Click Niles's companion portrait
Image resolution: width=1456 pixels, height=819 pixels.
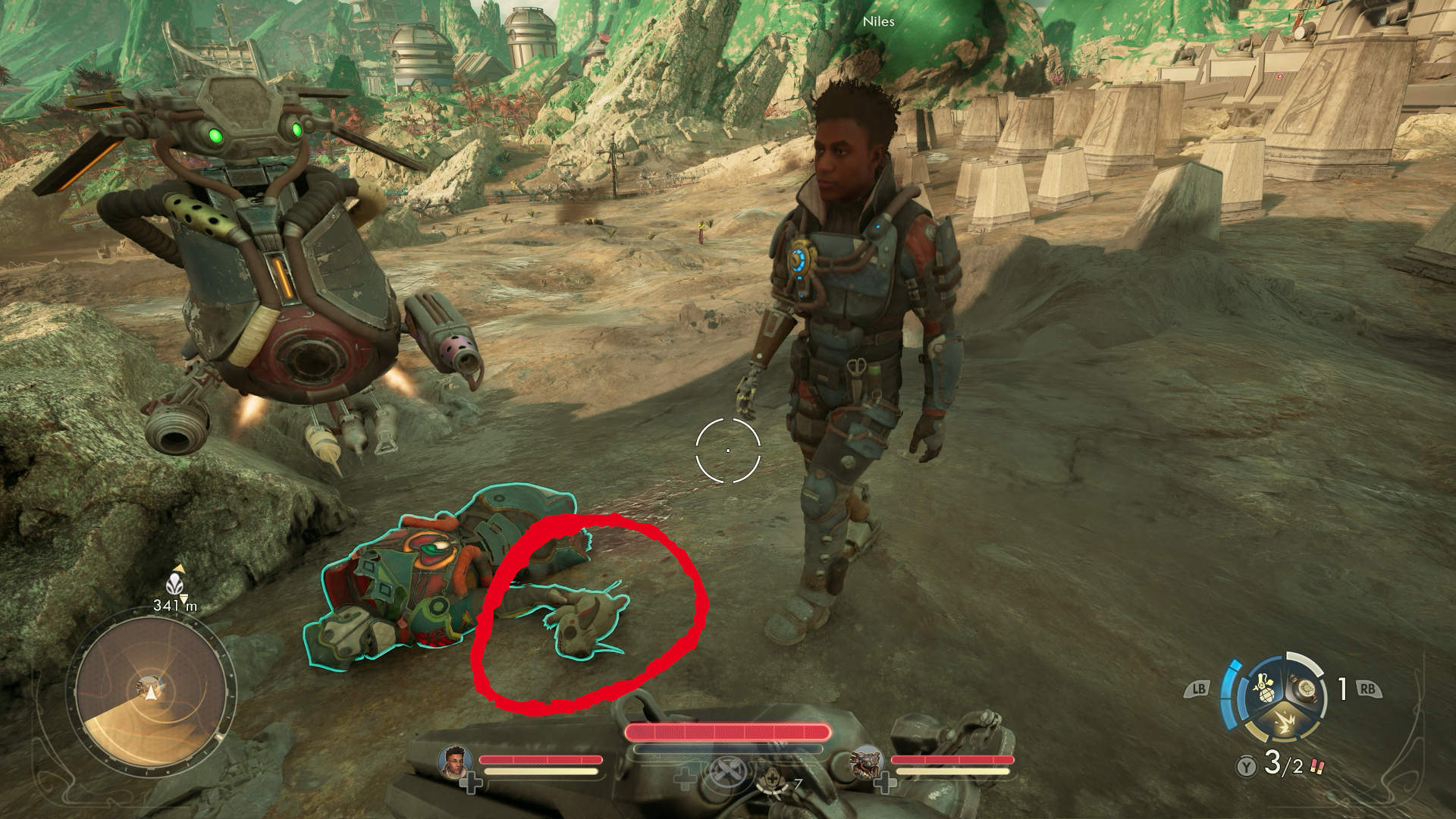pos(456,761)
